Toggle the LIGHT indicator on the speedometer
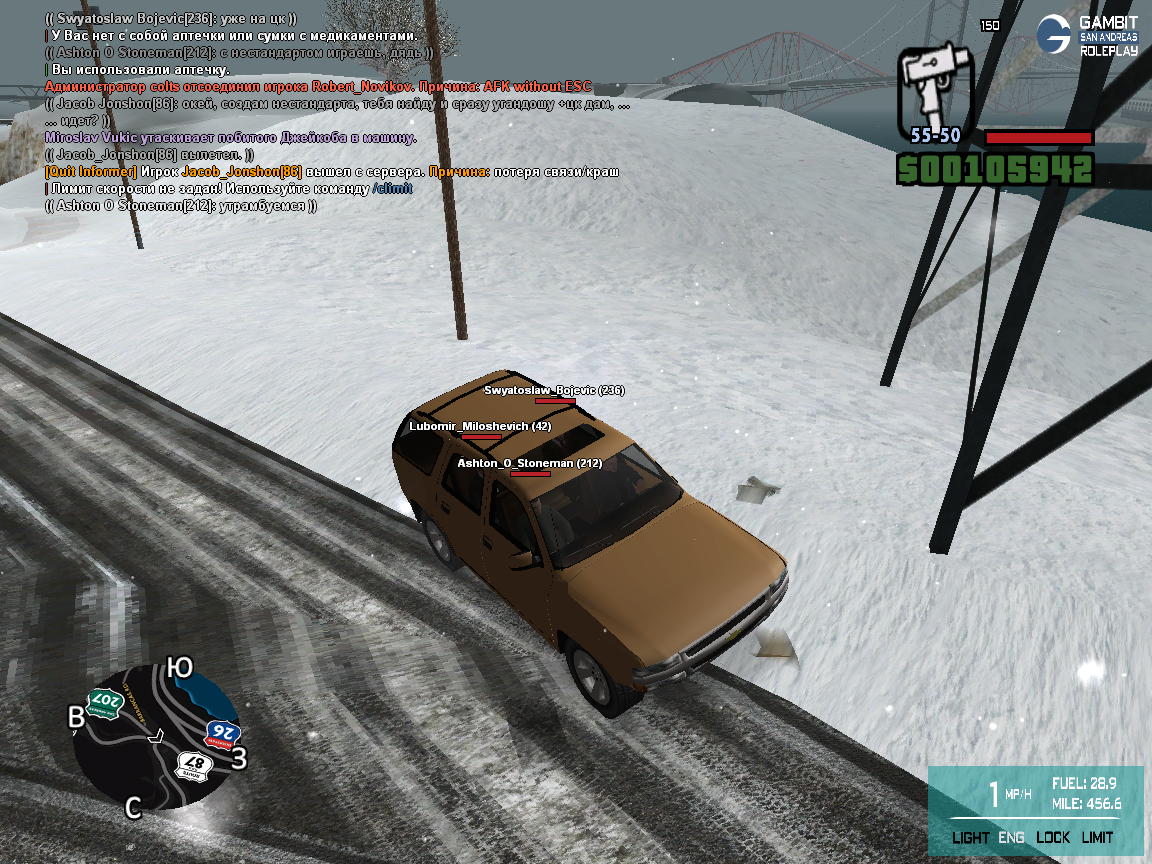Viewport: 1152px width, 864px height. tap(970, 838)
